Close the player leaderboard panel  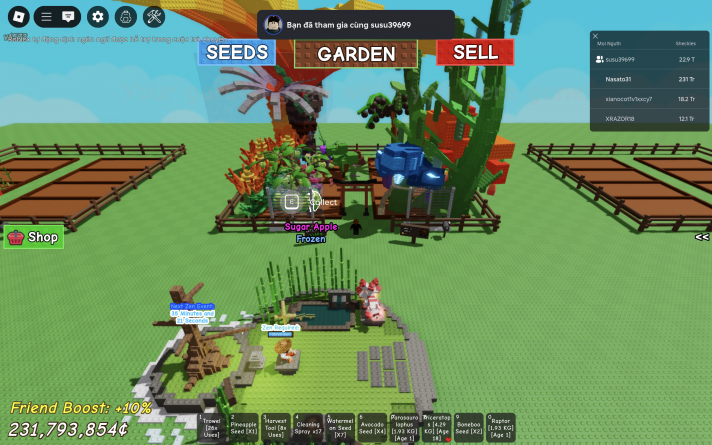pyautogui.click(x=595, y=36)
